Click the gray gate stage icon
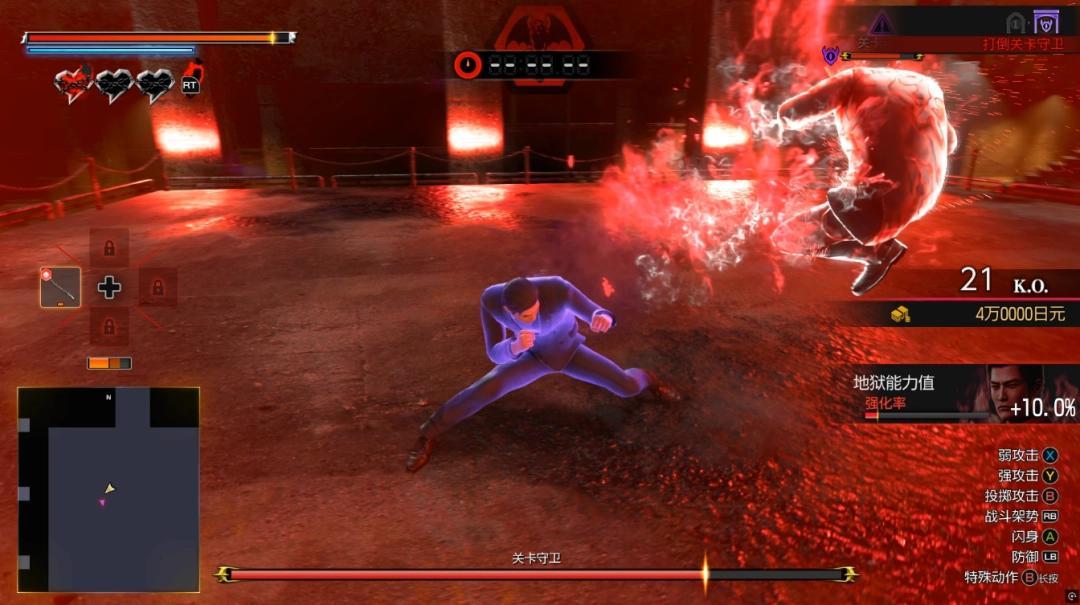This screenshot has width=1080, height=605. (x=1016, y=21)
